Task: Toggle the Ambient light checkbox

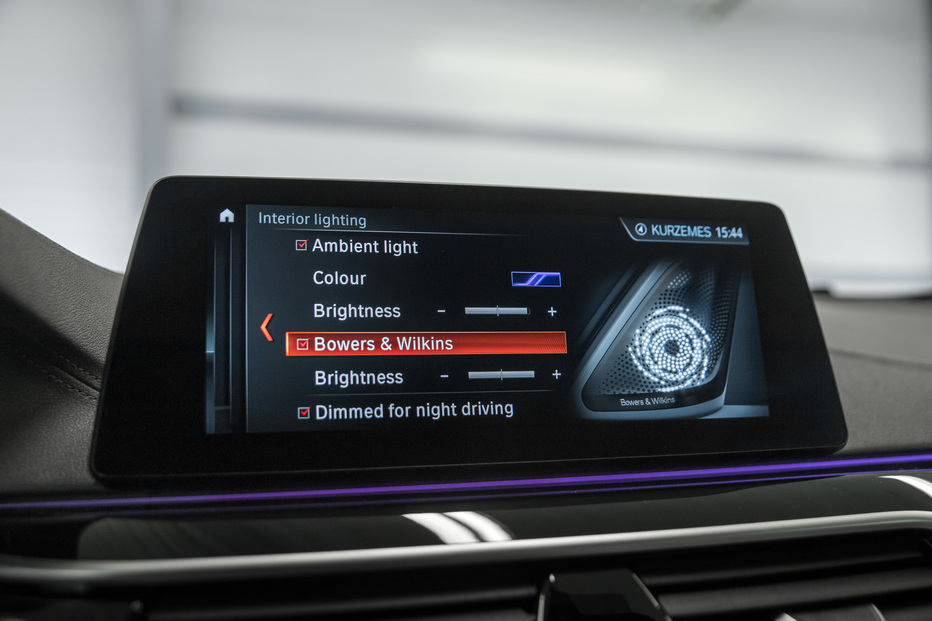Action: pyautogui.click(x=301, y=246)
